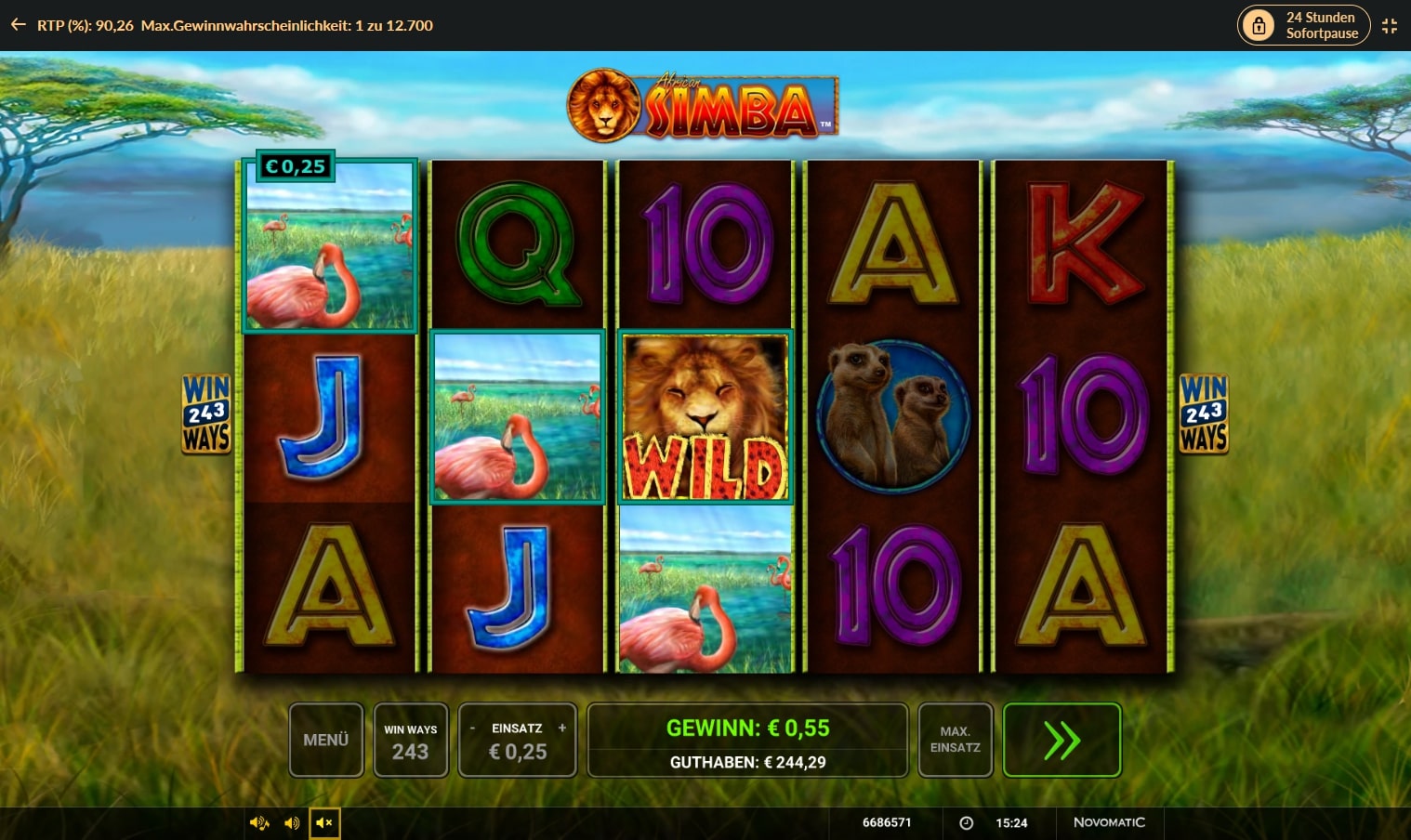Spin the reels with the green arrow button
Image resolution: width=1411 pixels, height=840 pixels.
pyautogui.click(x=1062, y=740)
